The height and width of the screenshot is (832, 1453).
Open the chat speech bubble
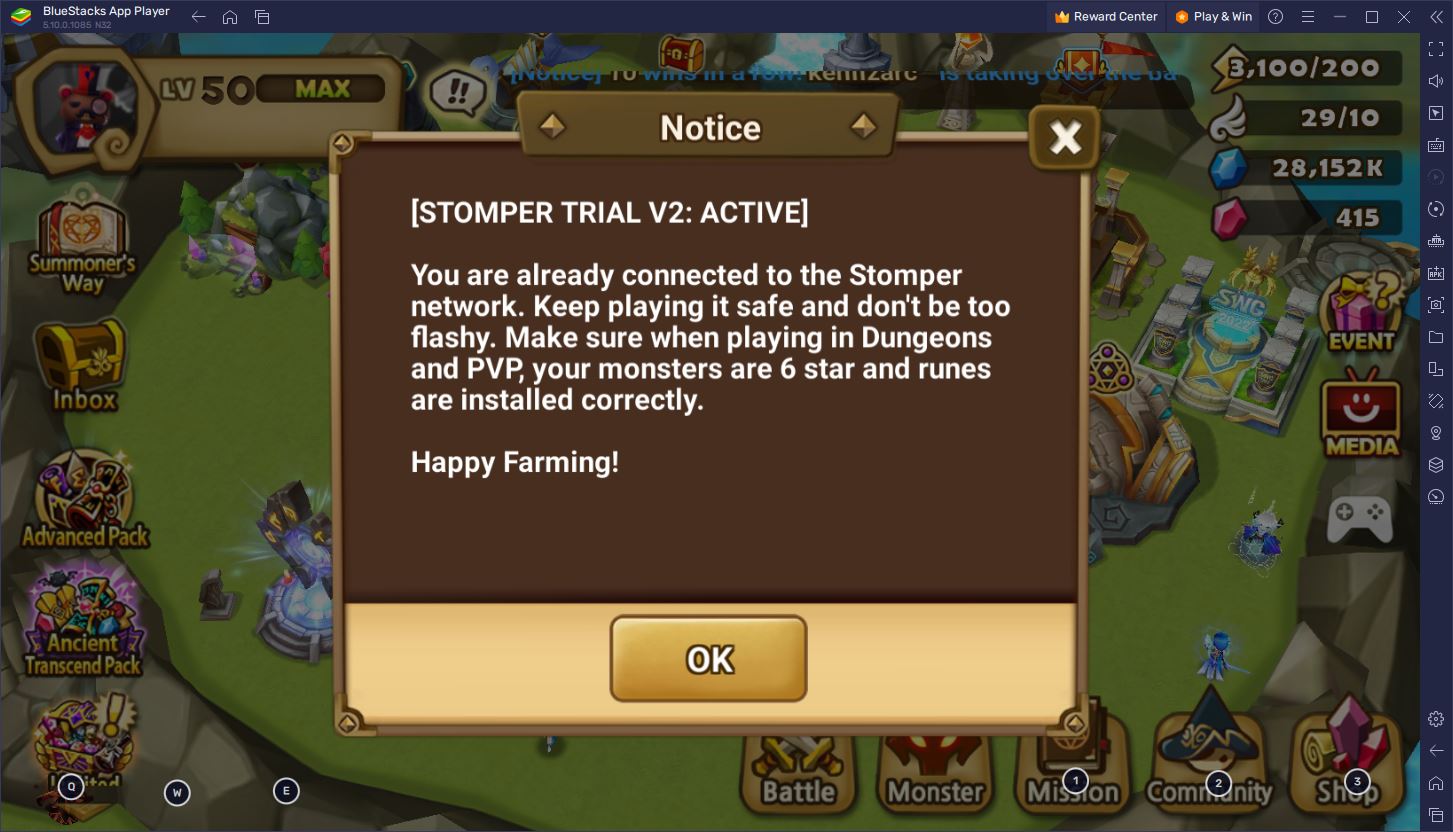(x=457, y=93)
